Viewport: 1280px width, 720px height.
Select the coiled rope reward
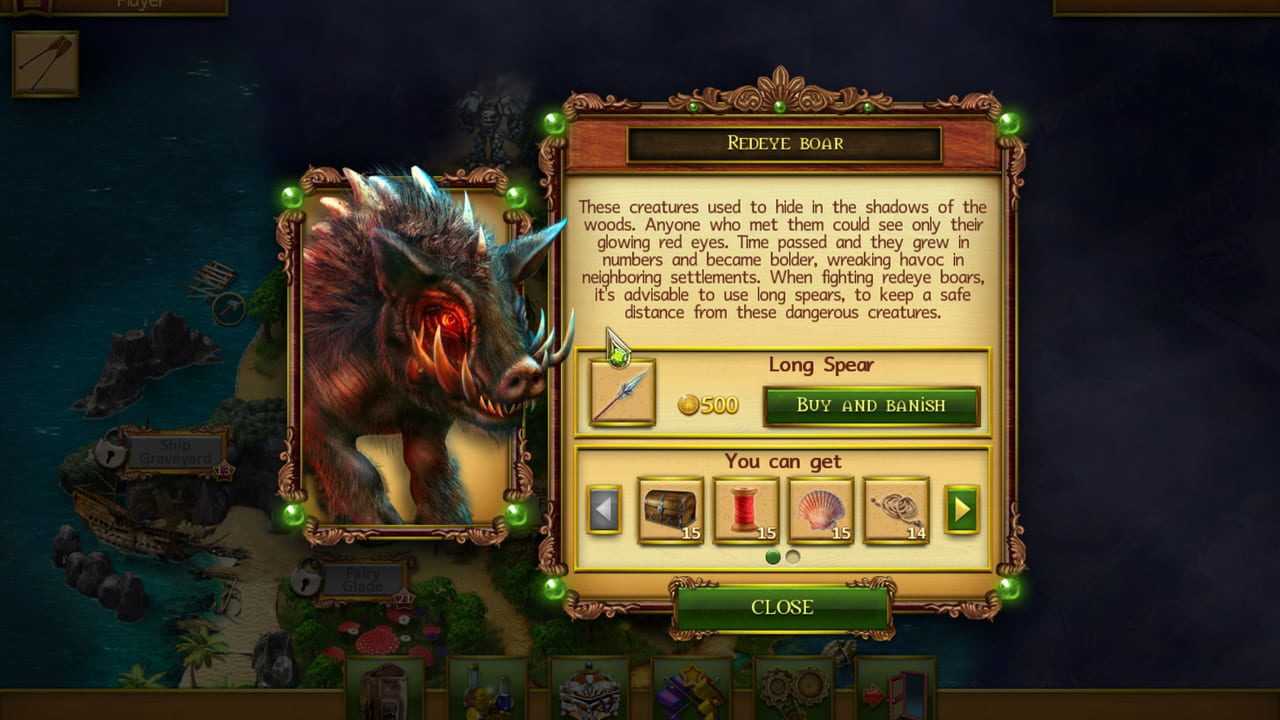click(x=896, y=510)
